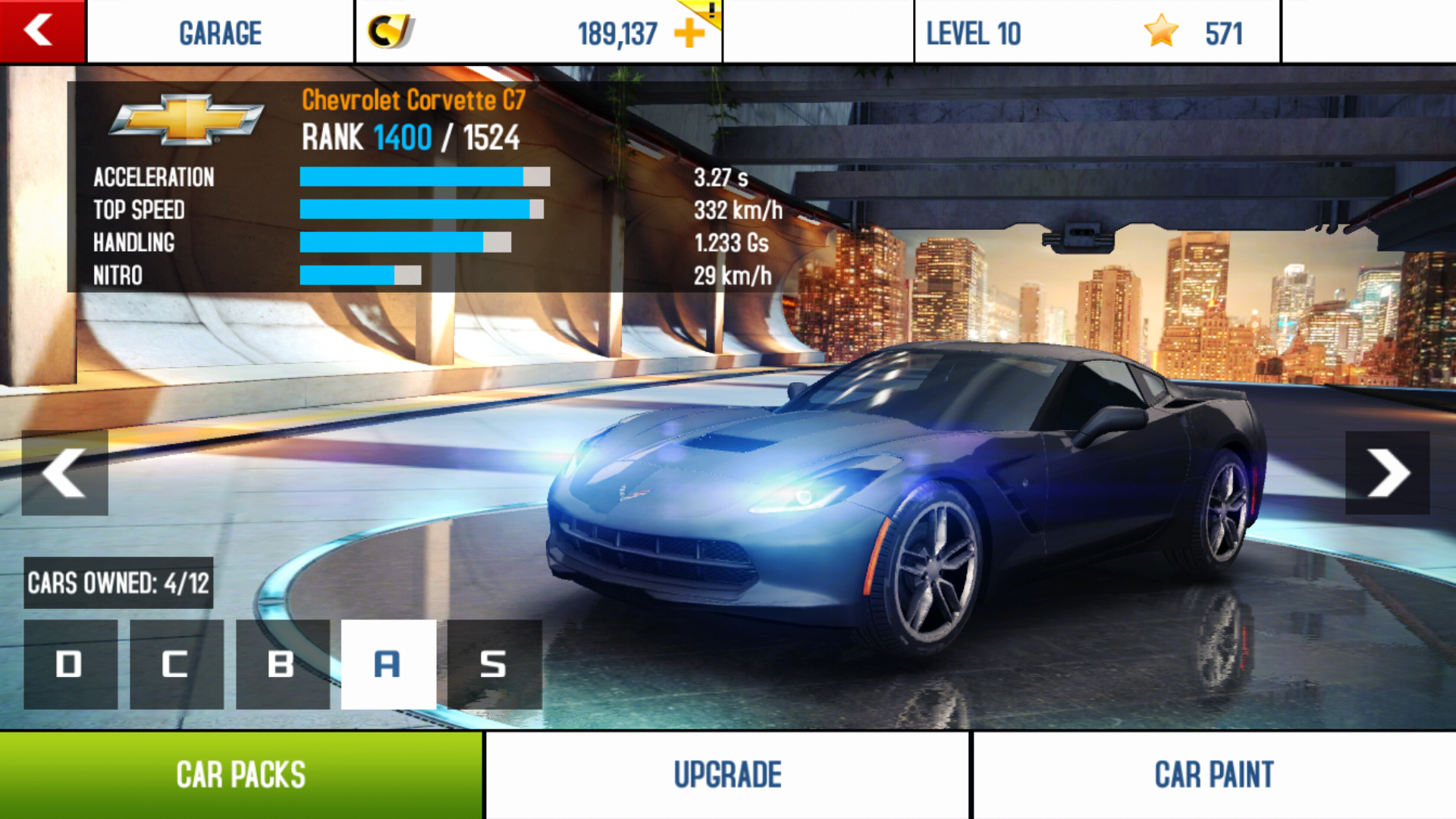Switch to class D cars
1456x819 pixels.
71,664
